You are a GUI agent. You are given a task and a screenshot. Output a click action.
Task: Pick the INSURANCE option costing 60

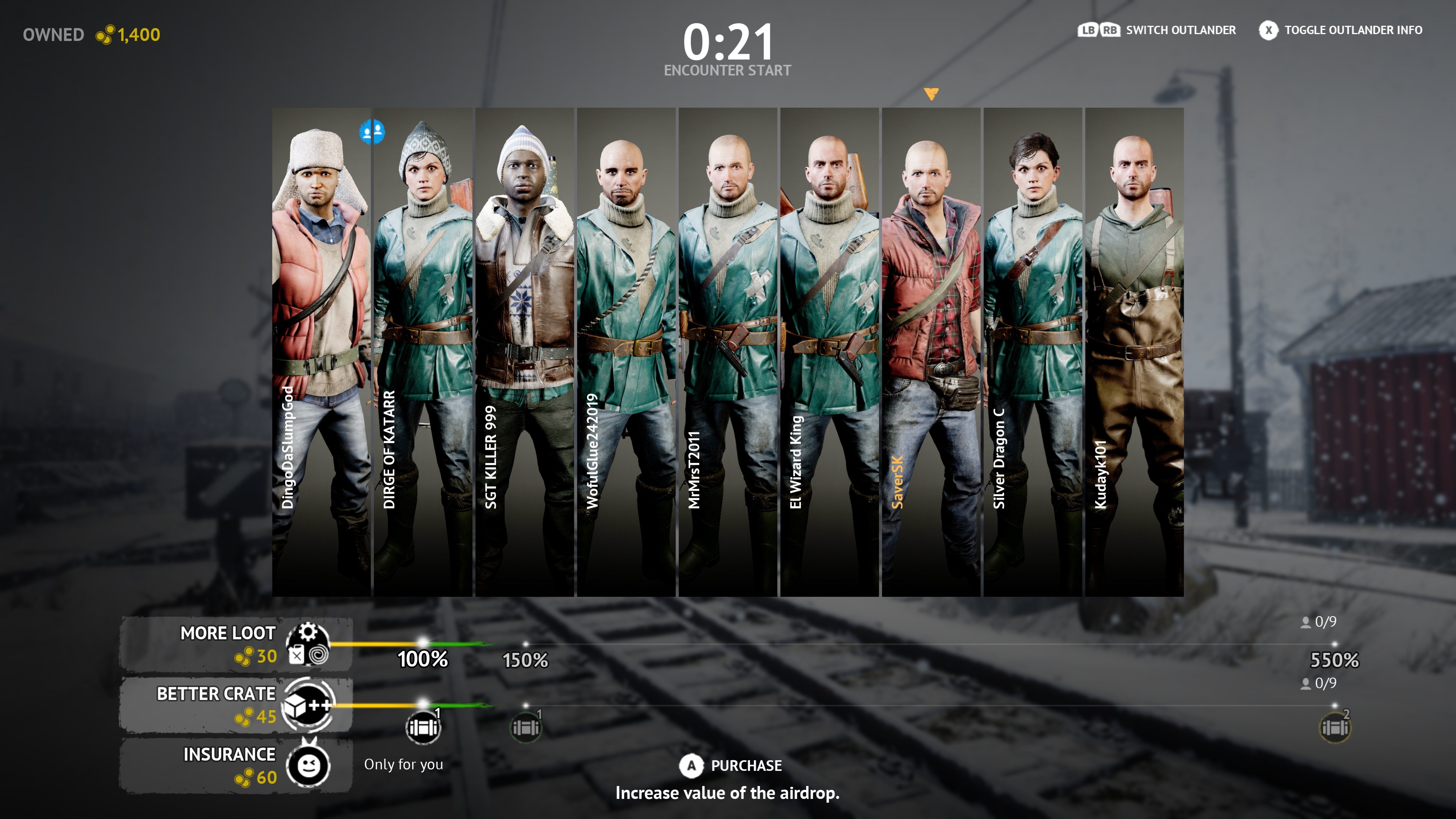pos(235,765)
